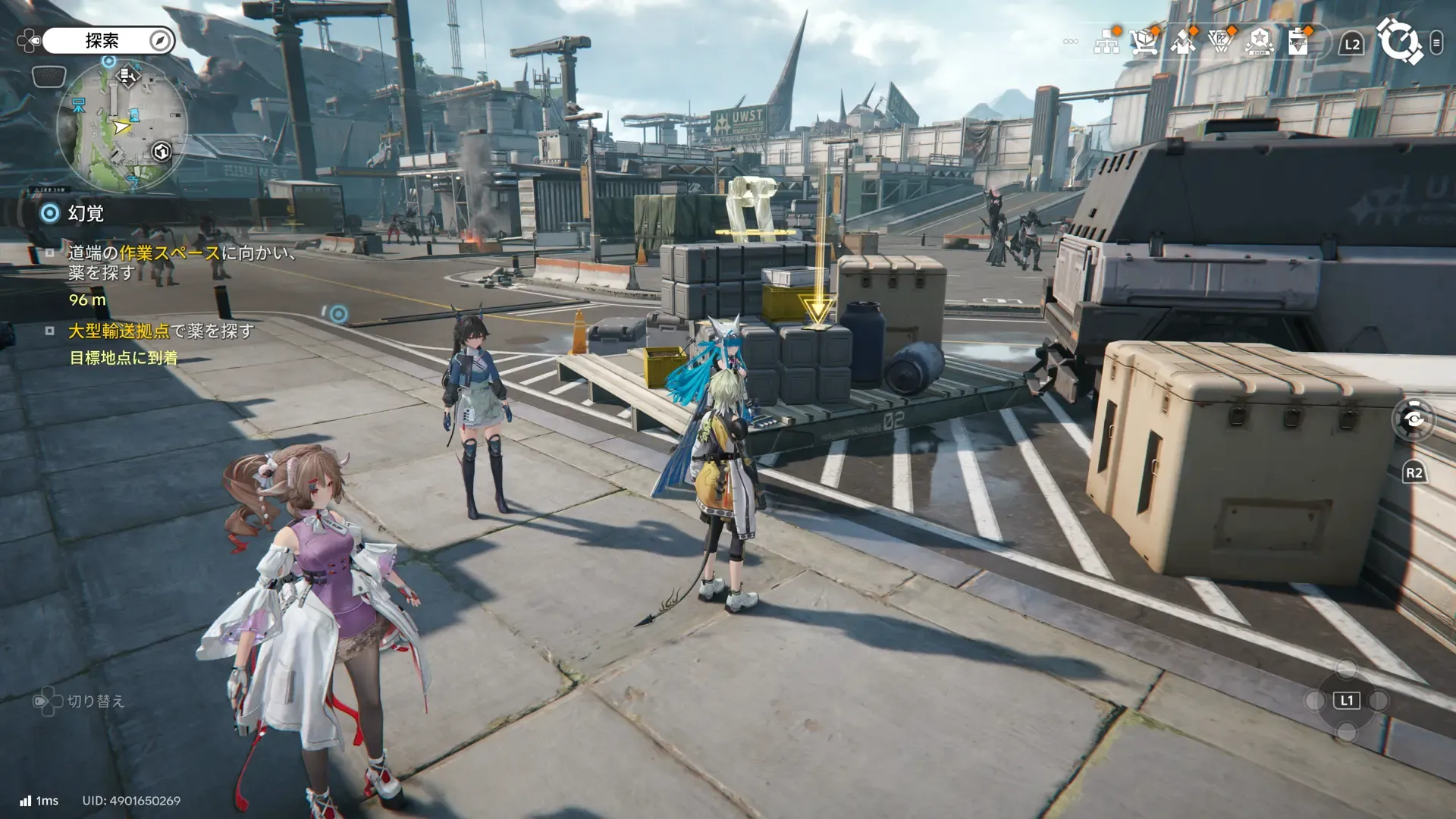Toggle the camera eye view button
1456x819 pixels.
pos(1414,419)
